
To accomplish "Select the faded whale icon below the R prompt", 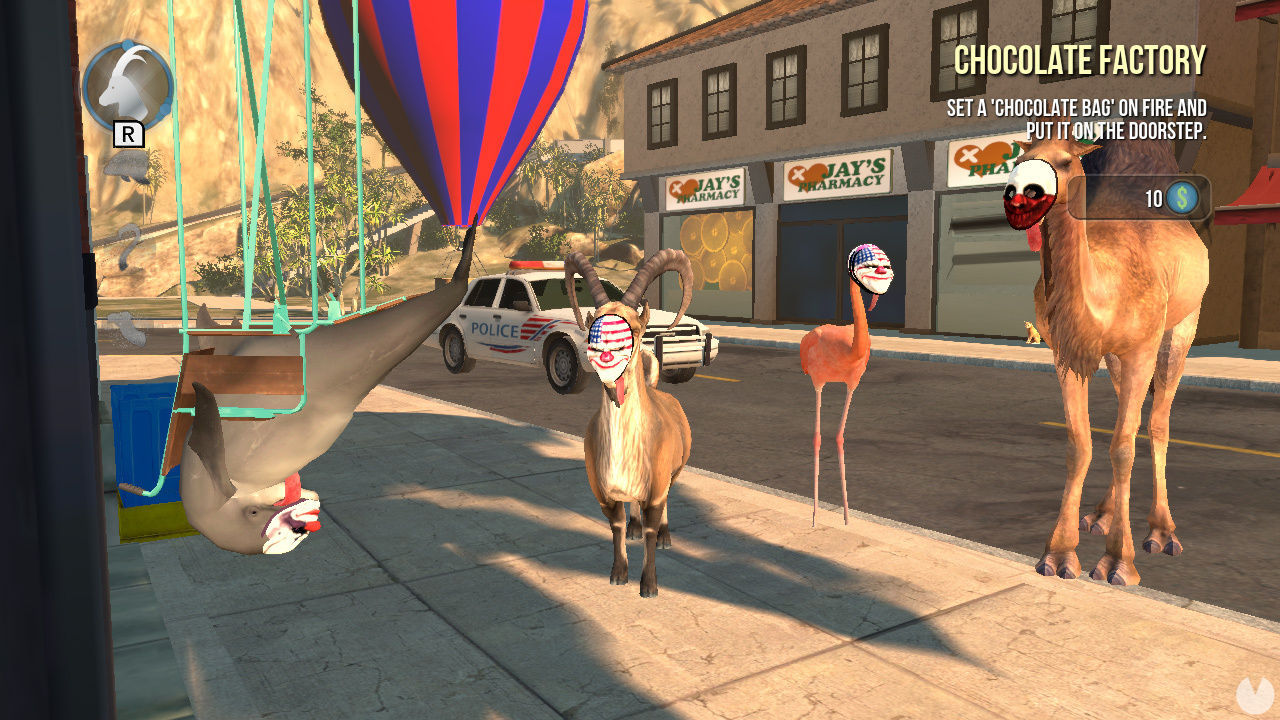I will 125,168.
